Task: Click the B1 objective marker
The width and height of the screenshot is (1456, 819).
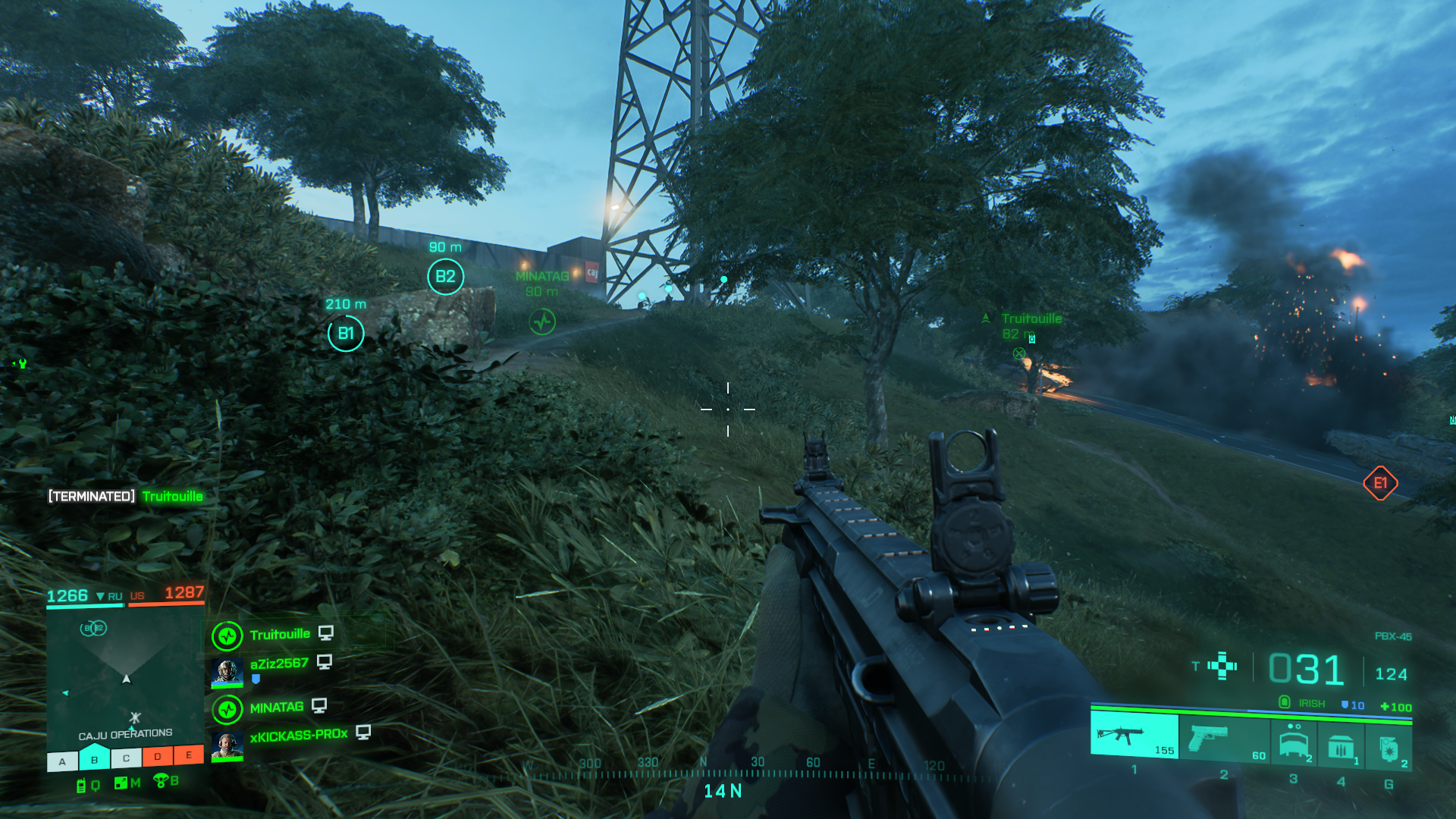Action: (x=346, y=334)
